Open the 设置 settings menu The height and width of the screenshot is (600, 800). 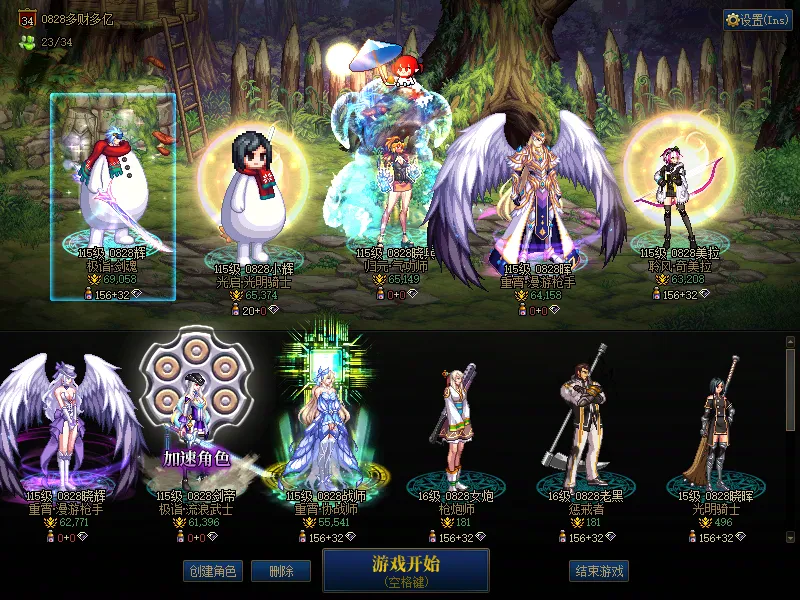[757, 20]
